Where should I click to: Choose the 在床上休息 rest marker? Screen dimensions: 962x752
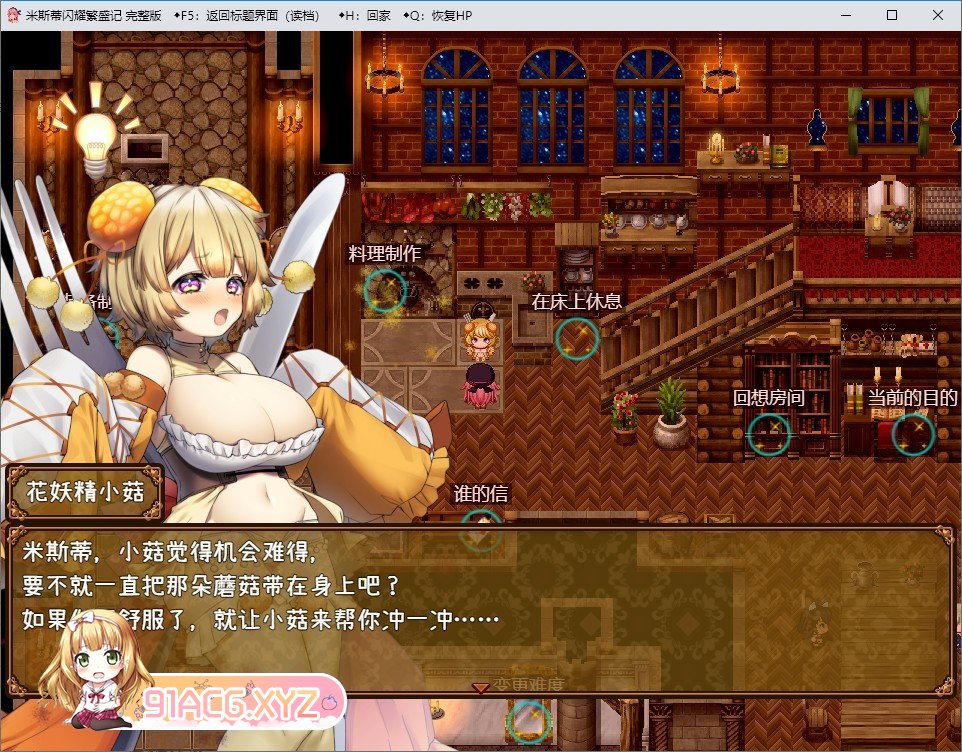pos(577,338)
